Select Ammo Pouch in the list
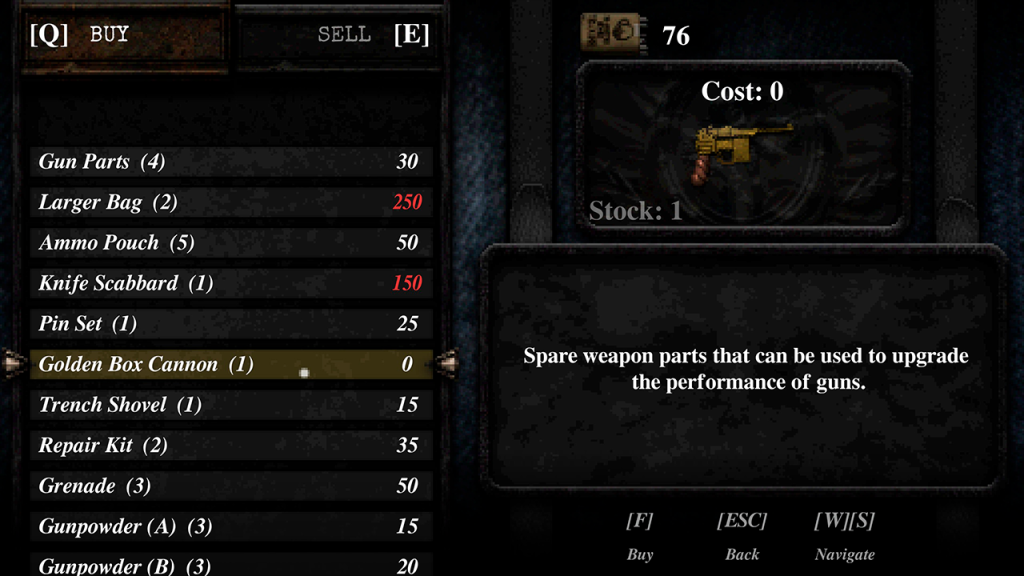Viewport: 1024px width, 576px height. tap(231, 243)
